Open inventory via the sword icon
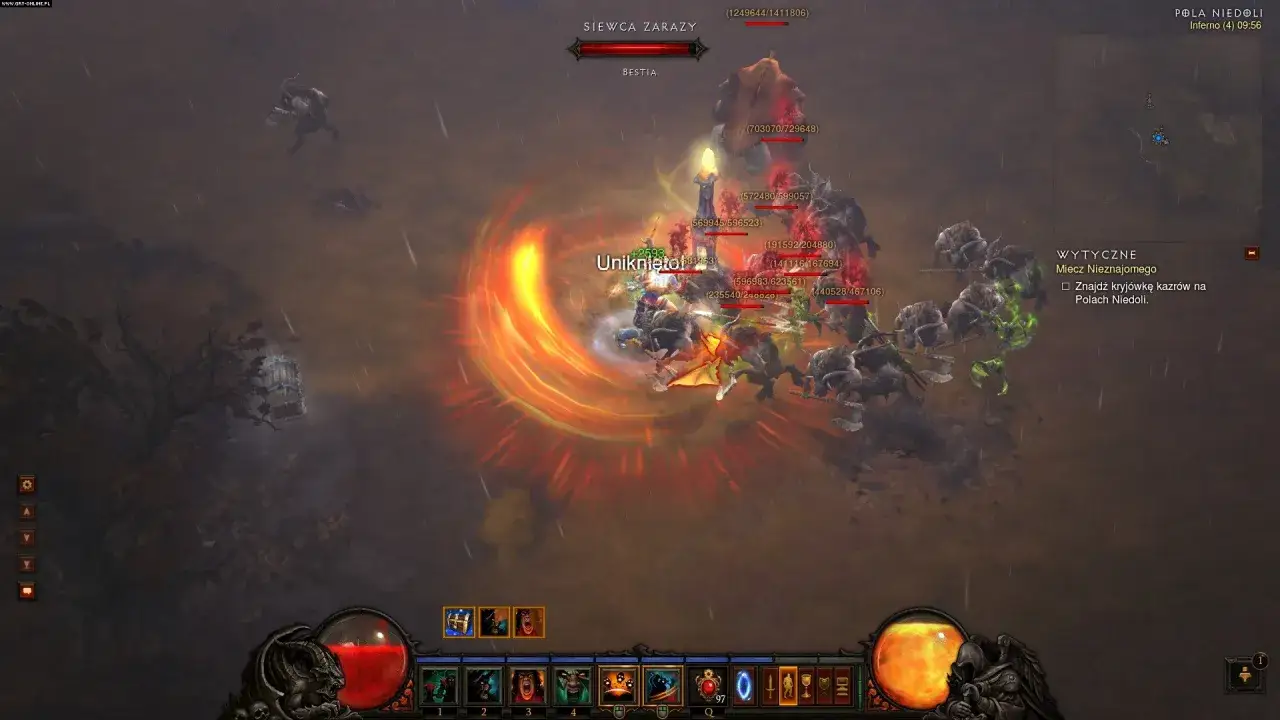 (x=770, y=684)
